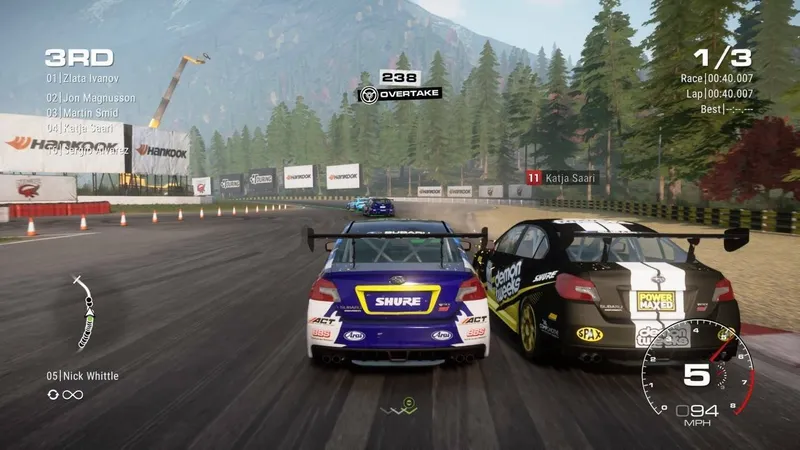Image resolution: width=800 pixels, height=450 pixels.
Task: Select the Katja Saari name tag above the car
Action: pyautogui.click(x=561, y=177)
